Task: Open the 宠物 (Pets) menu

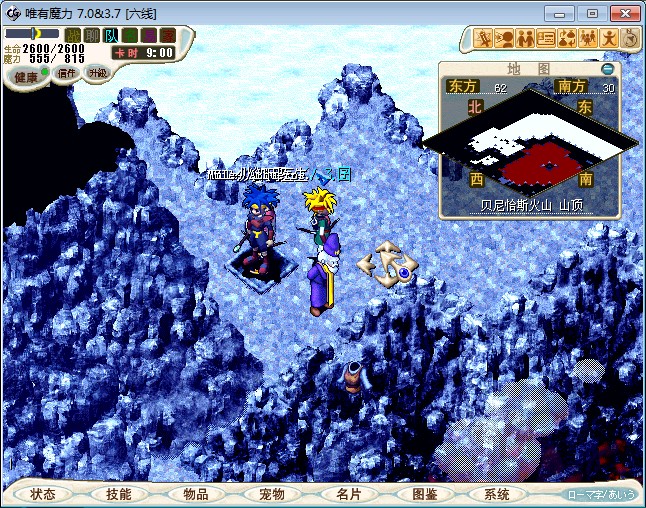Action: pyautogui.click(x=271, y=494)
